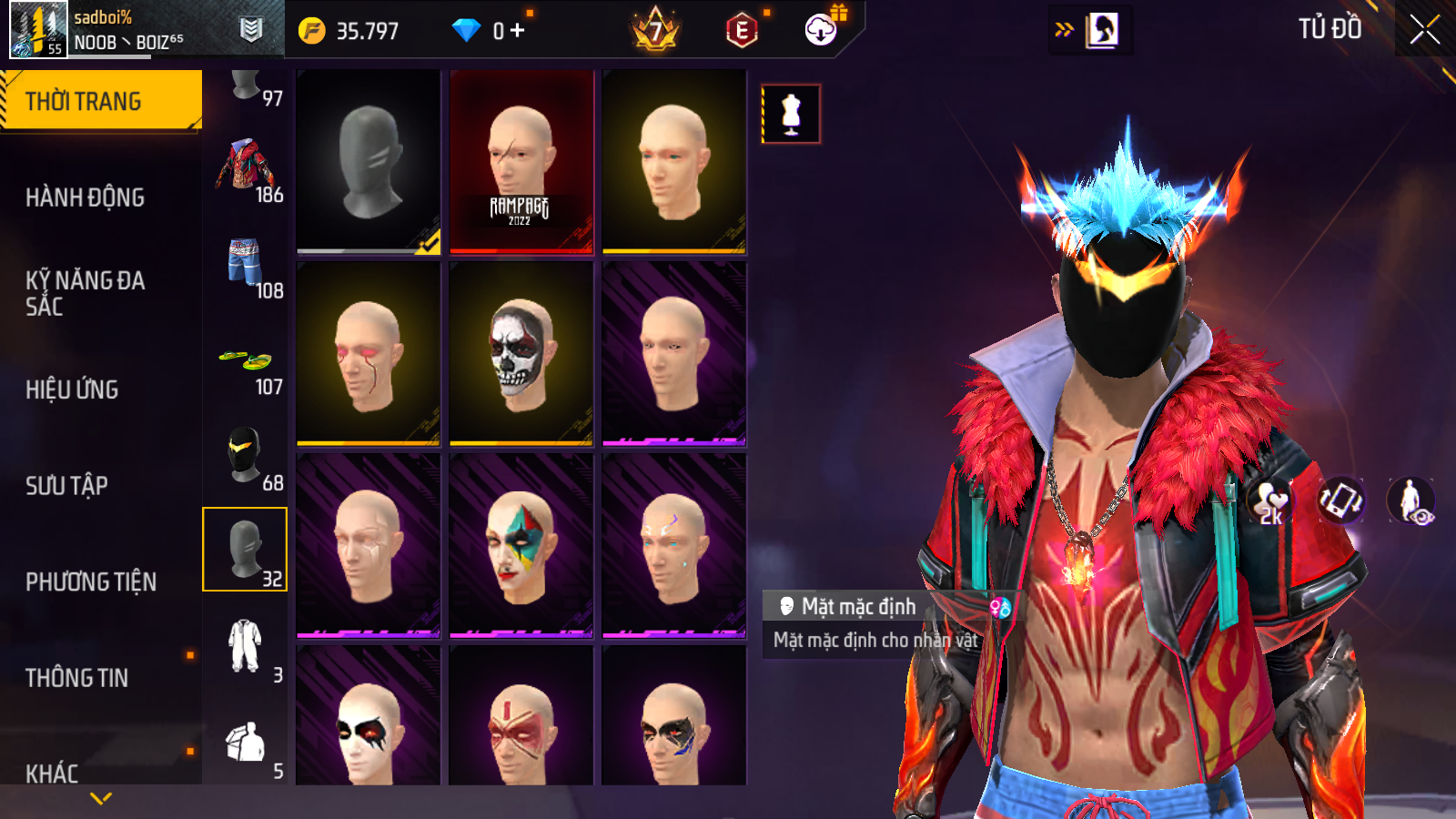
Task: Pick the black mask category (68)
Action: (246, 457)
